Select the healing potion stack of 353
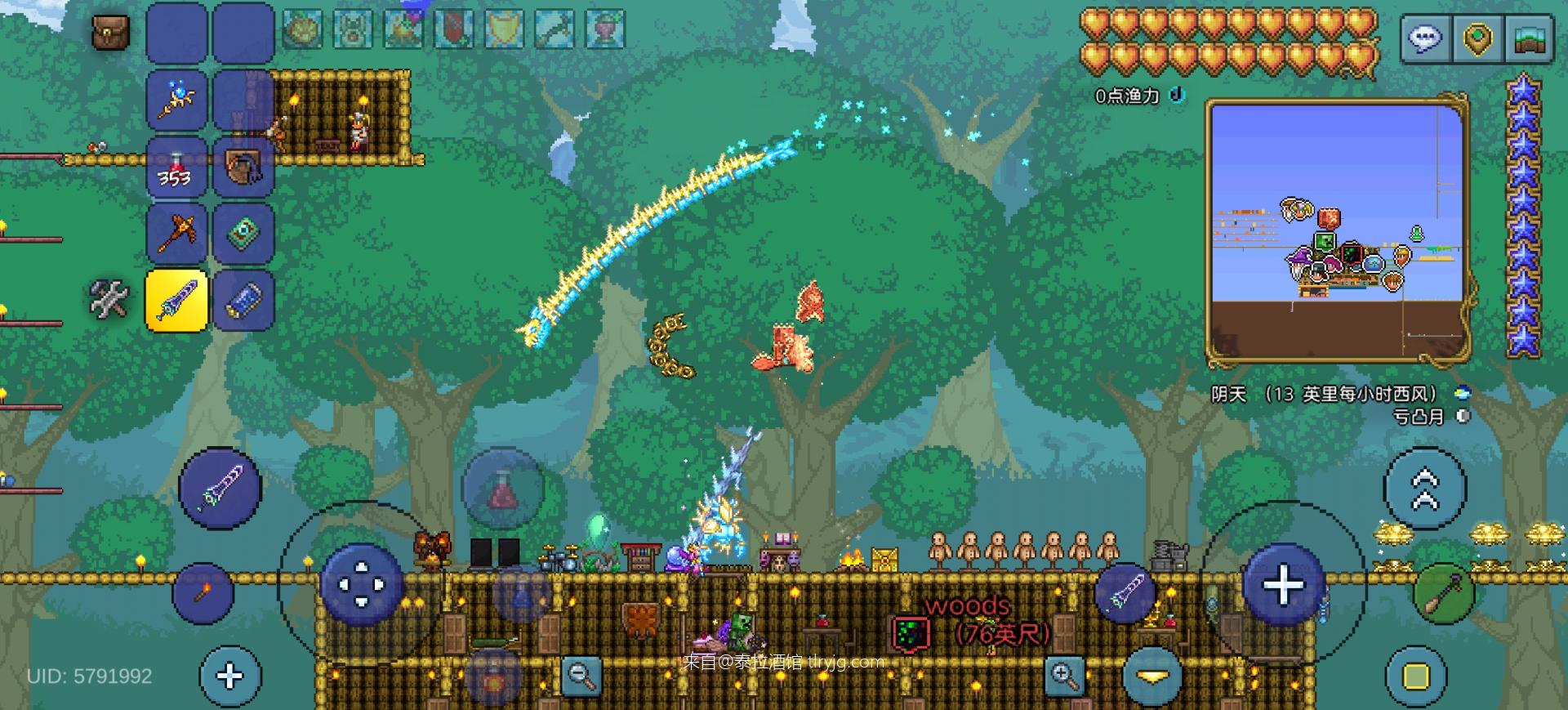1568x710 pixels. (176, 167)
